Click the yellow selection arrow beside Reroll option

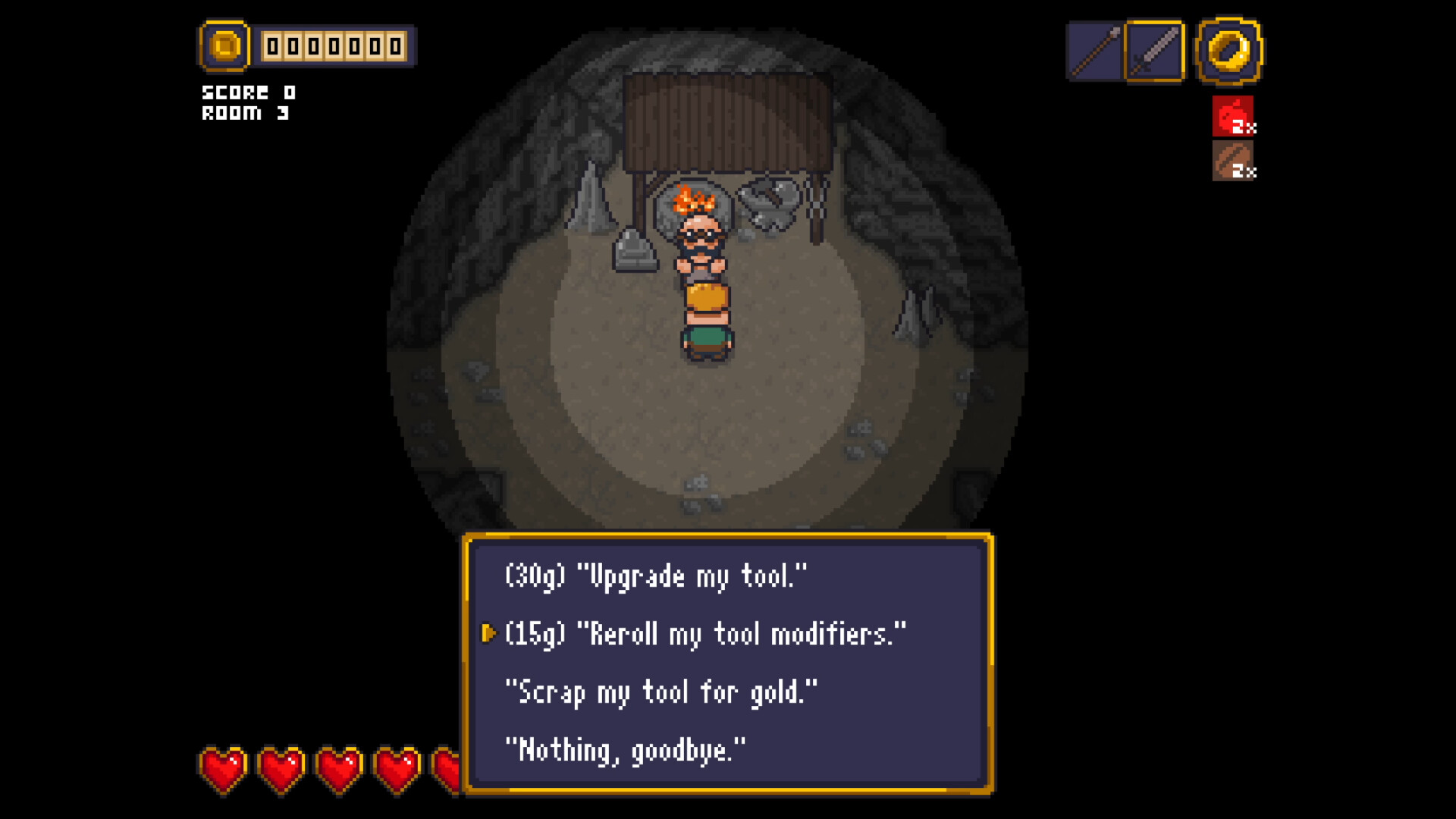490,634
